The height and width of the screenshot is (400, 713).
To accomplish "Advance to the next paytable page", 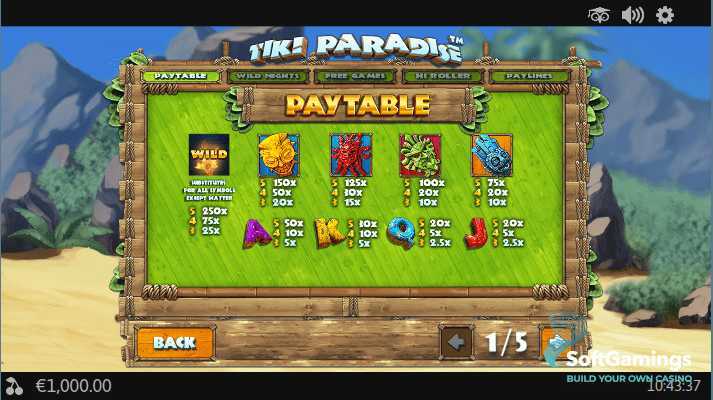I will 556,342.
